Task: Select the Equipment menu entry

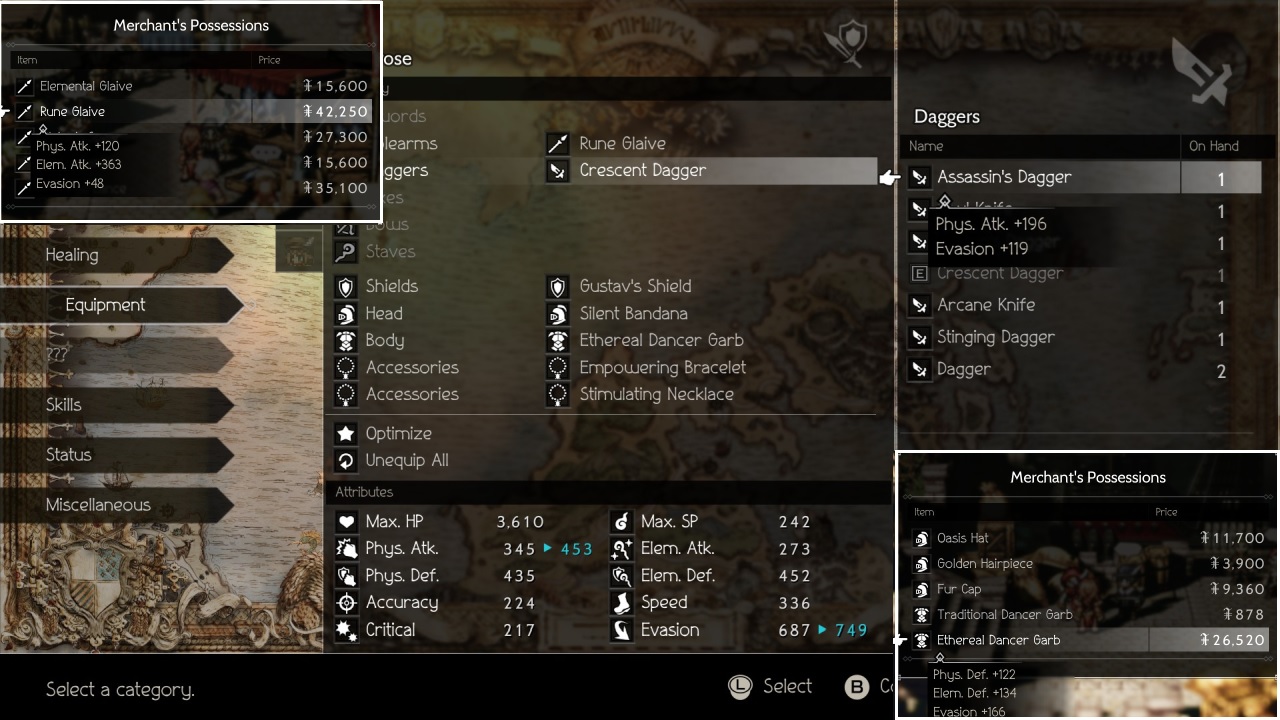Action: coord(105,305)
